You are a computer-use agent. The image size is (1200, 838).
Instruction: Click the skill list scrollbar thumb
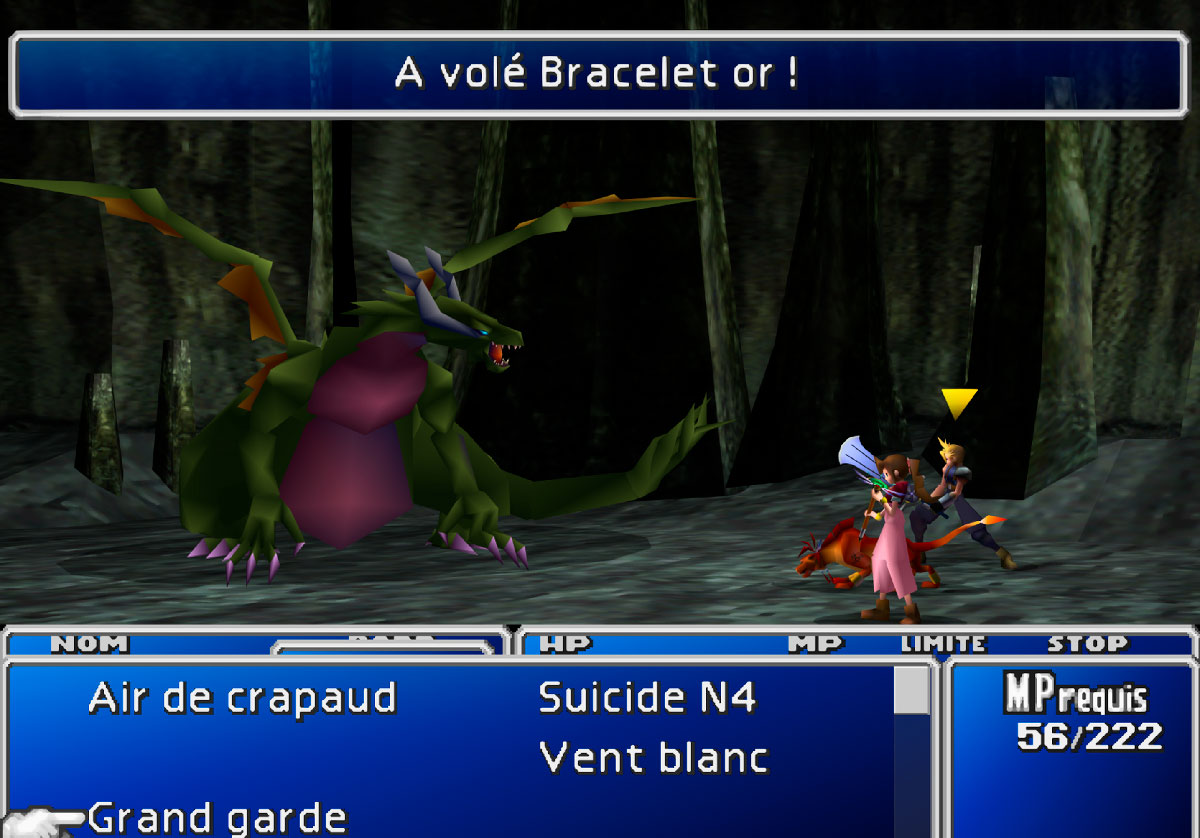(911, 690)
